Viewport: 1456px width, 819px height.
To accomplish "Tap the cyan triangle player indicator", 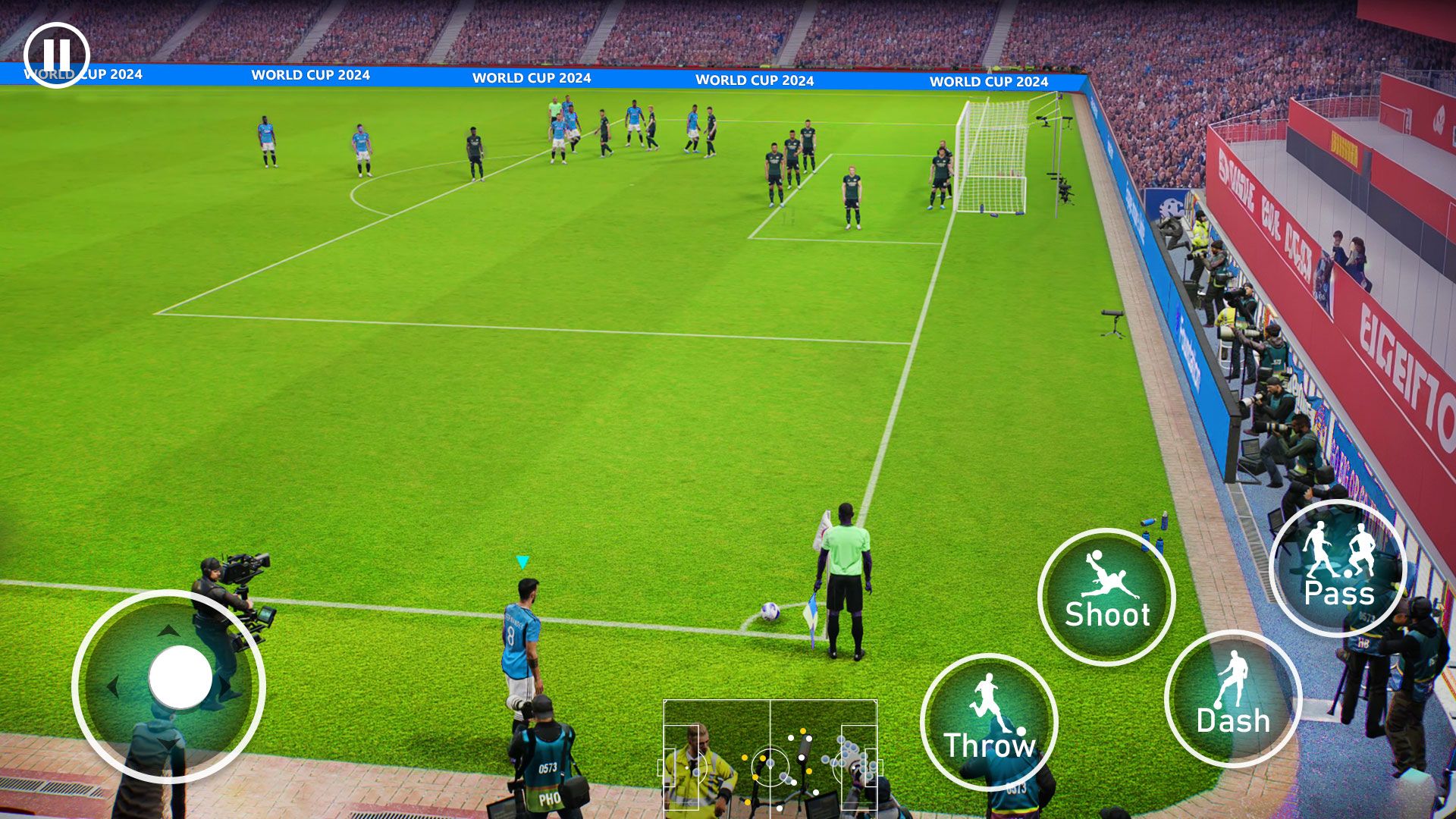I will [522, 561].
